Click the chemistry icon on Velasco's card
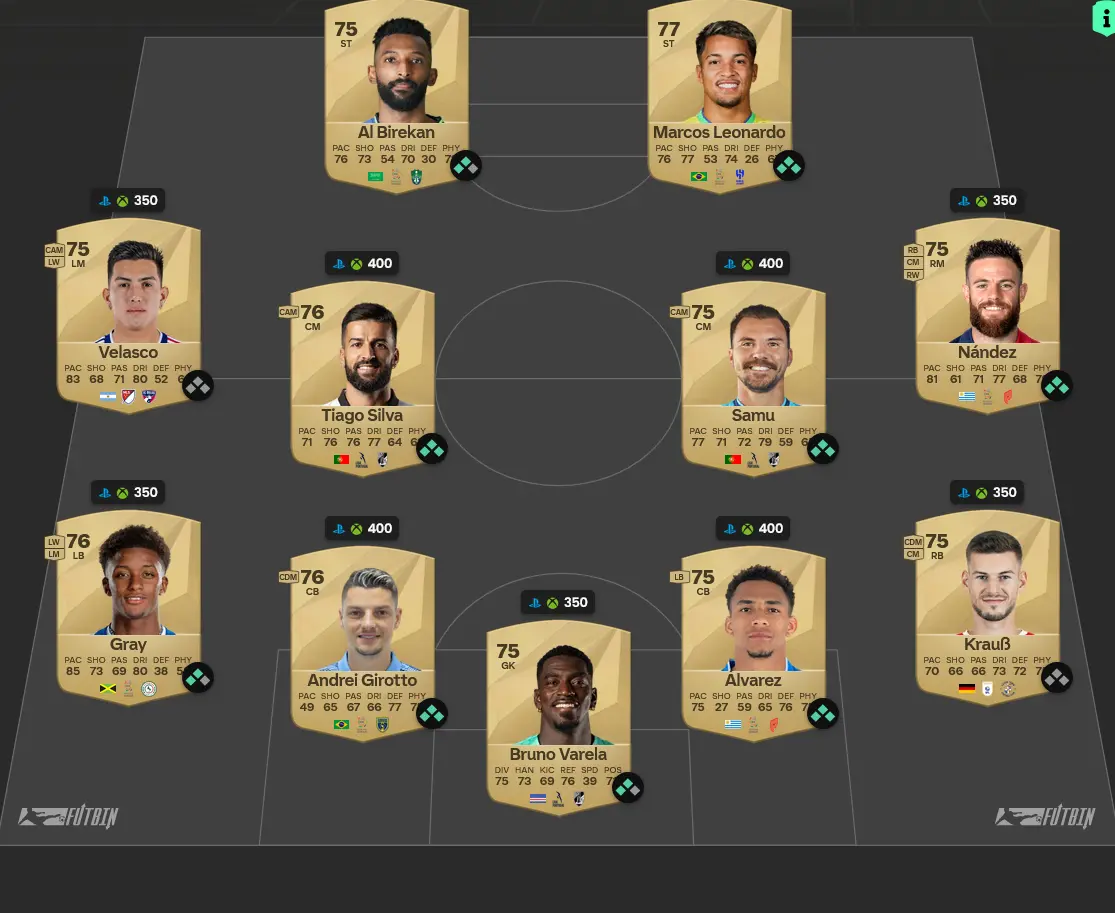Viewport: 1115px width, 913px height. tap(198, 385)
